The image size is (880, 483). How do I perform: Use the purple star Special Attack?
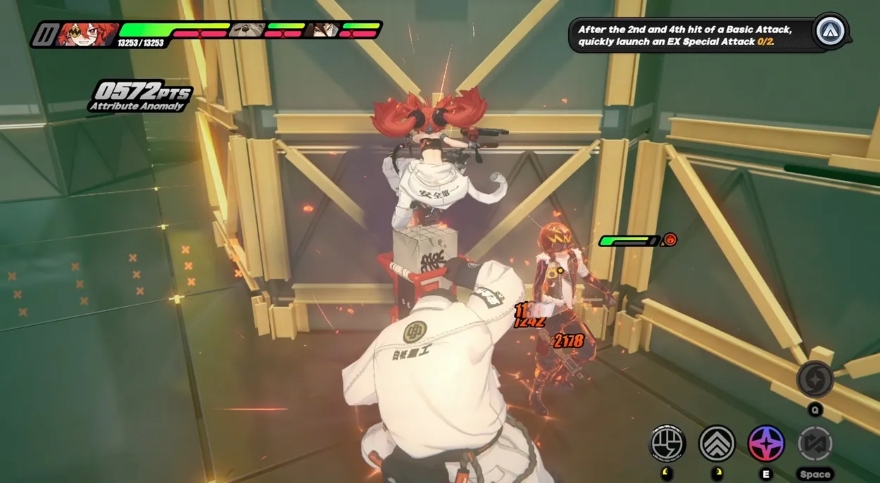coord(766,443)
